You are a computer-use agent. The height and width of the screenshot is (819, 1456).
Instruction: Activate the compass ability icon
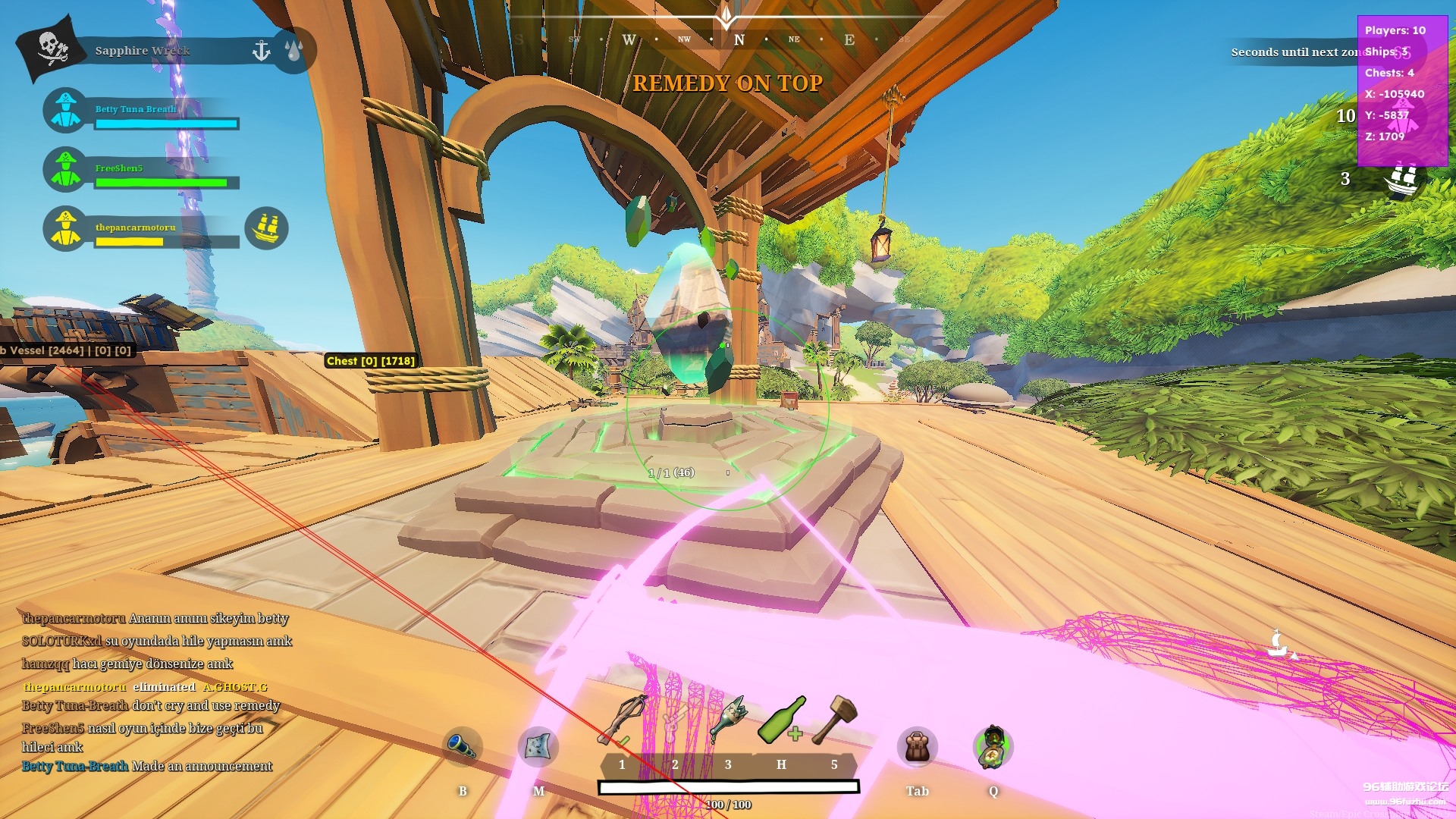993,746
